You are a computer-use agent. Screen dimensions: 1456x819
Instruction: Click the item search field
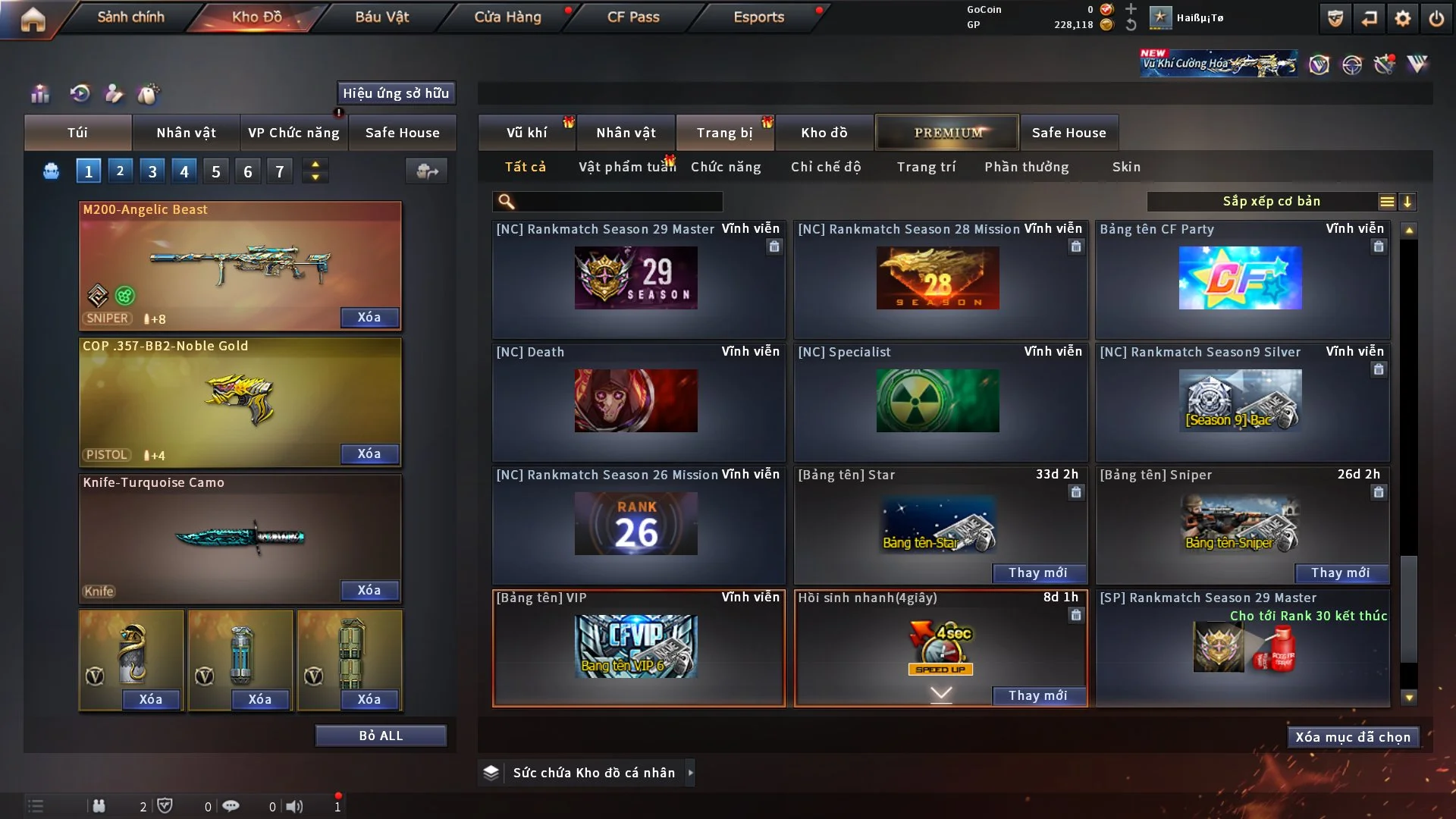pos(618,202)
